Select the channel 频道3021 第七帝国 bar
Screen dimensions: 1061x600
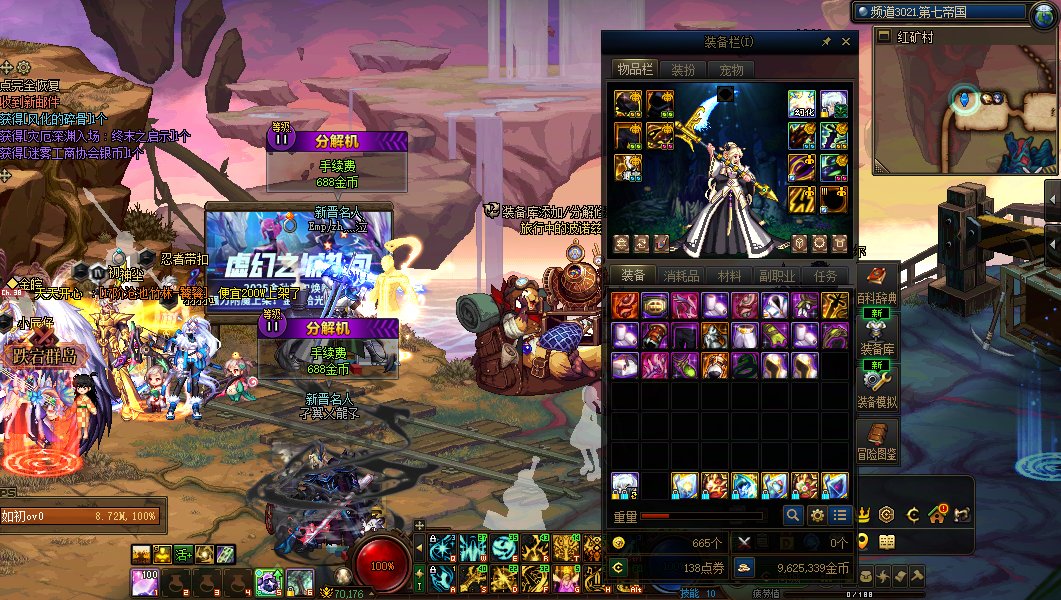point(940,13)
